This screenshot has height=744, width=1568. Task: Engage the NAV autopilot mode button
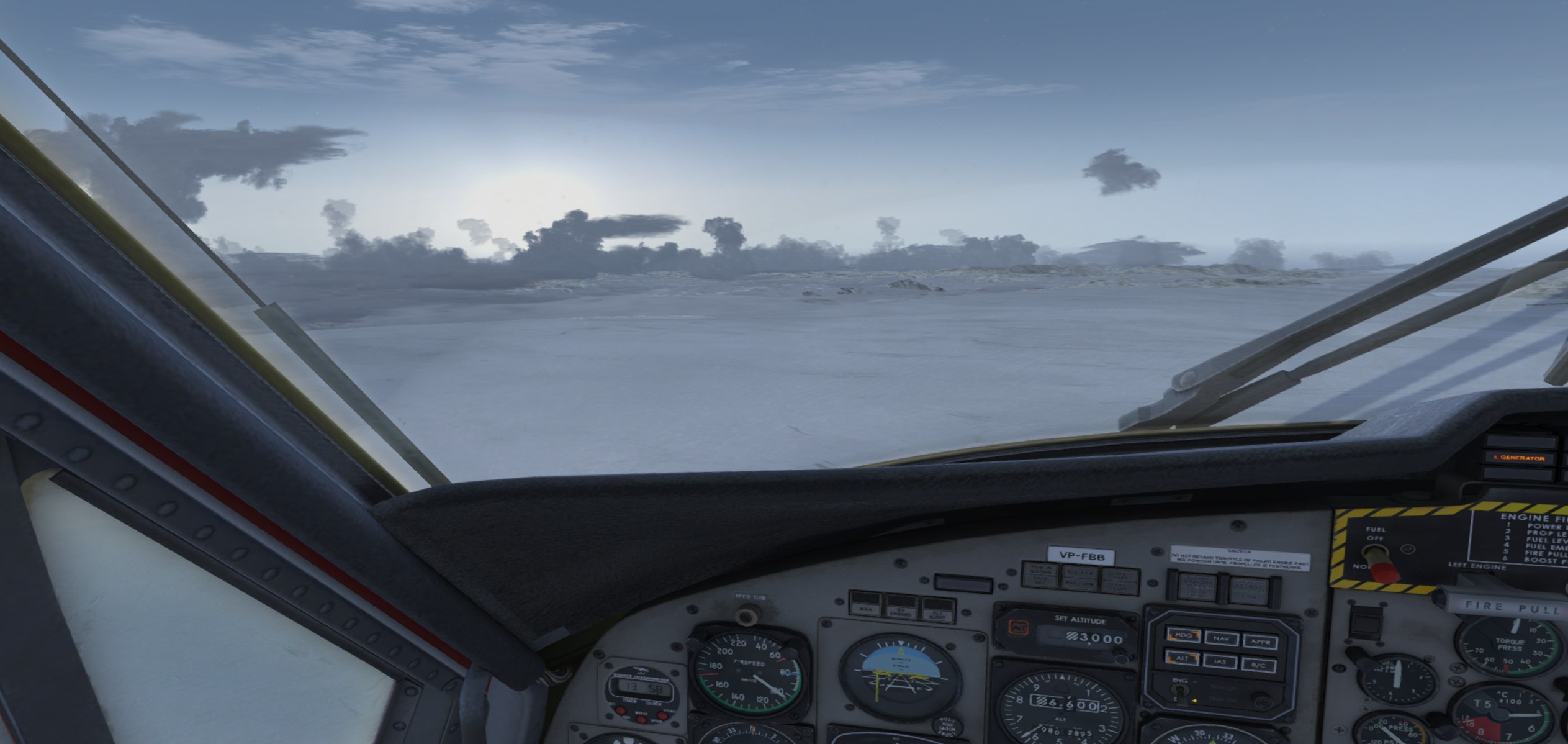(x=1221, y=638)
